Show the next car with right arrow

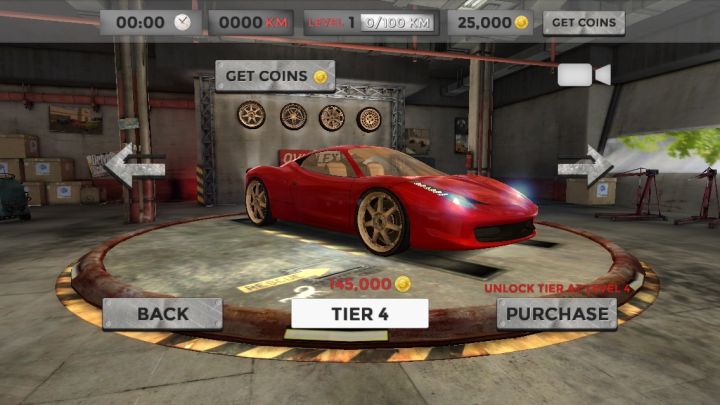click(586, 167)
